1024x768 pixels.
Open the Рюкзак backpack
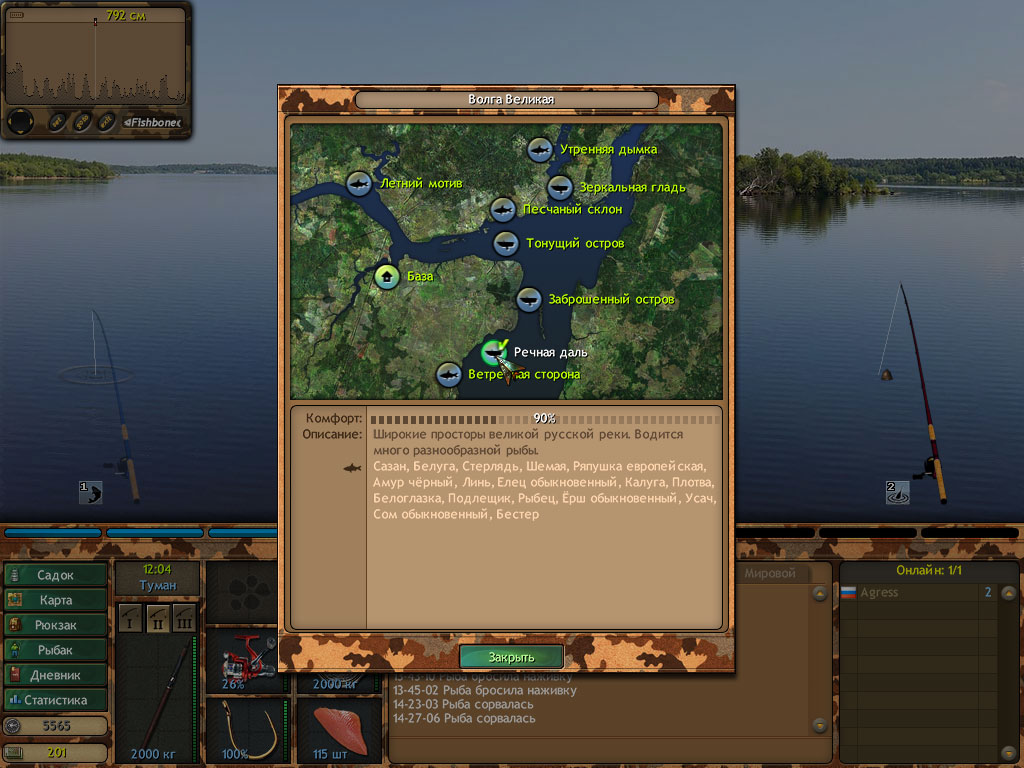coord(56,625)
